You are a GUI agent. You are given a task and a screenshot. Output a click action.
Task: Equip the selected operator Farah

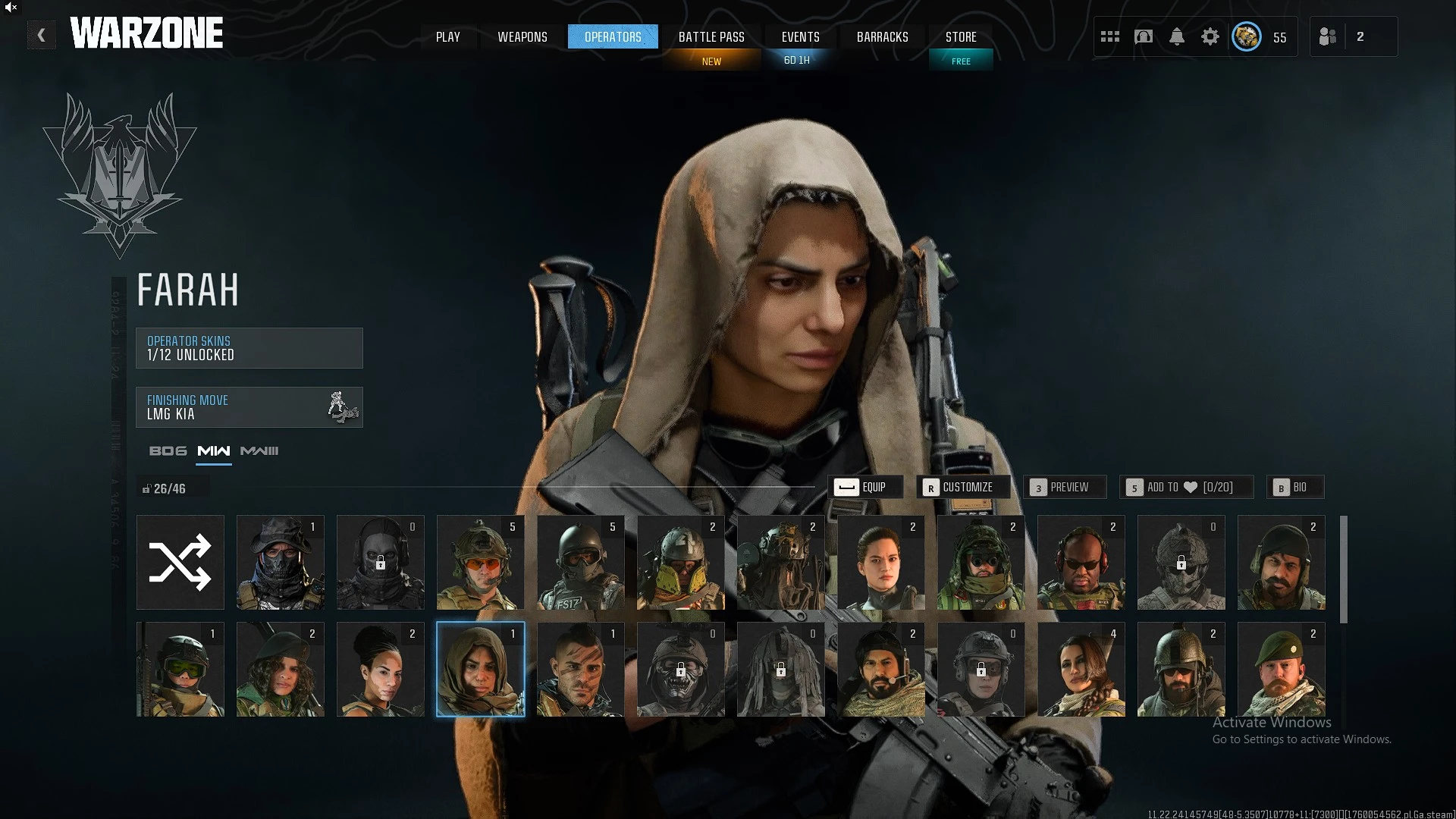[864, 487]
